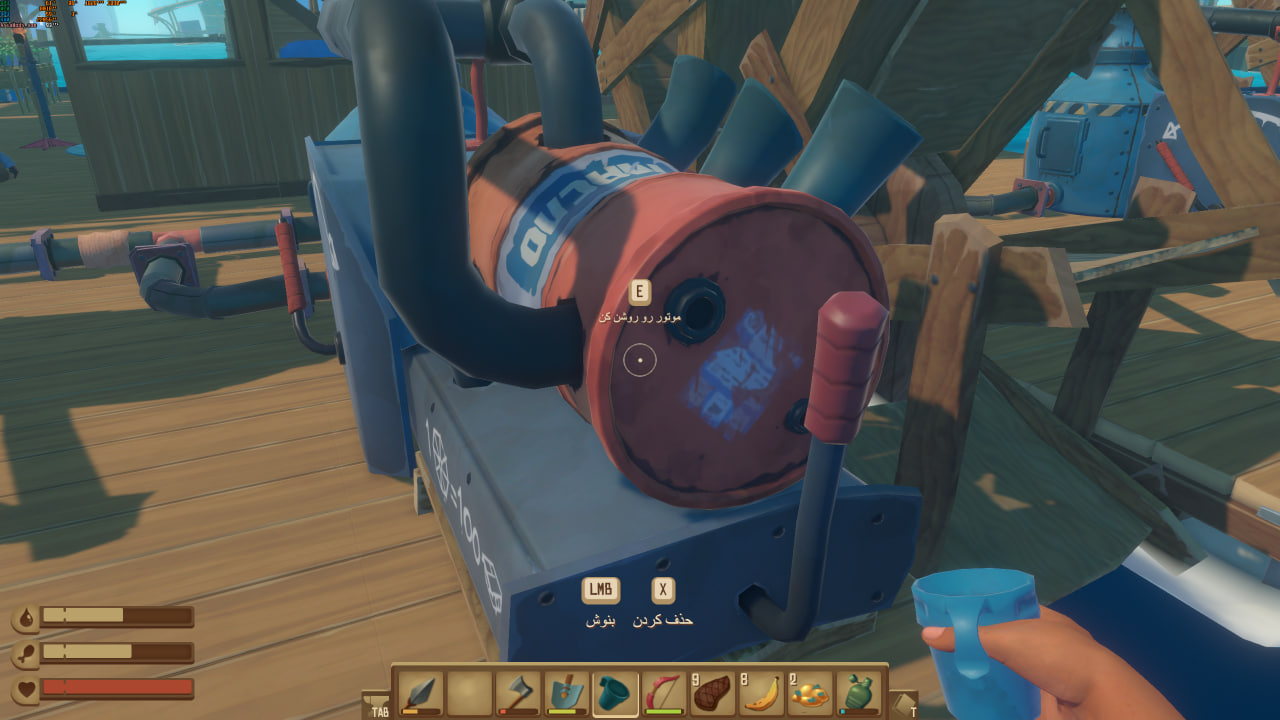Viewport: 1280px width, 720px height.
Task: Select the cooked meat stack
Action: tap(713, 693)
